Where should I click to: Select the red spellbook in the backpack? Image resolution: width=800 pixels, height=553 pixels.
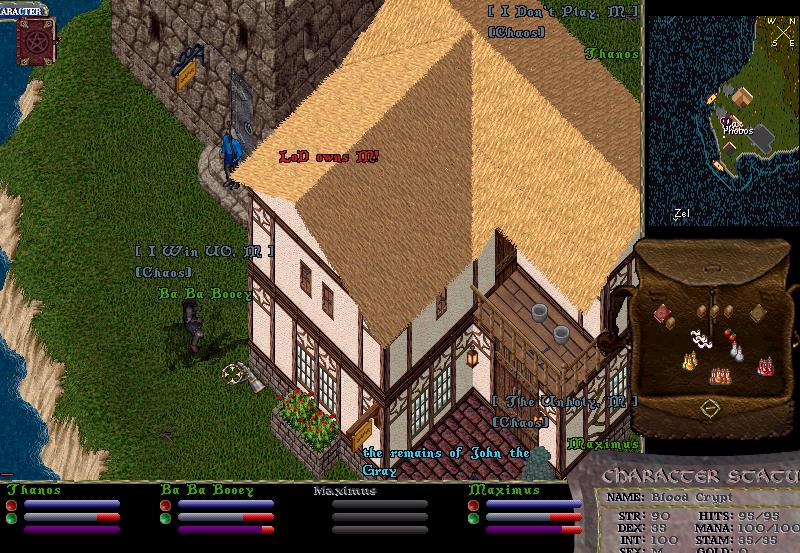point(663,314)
